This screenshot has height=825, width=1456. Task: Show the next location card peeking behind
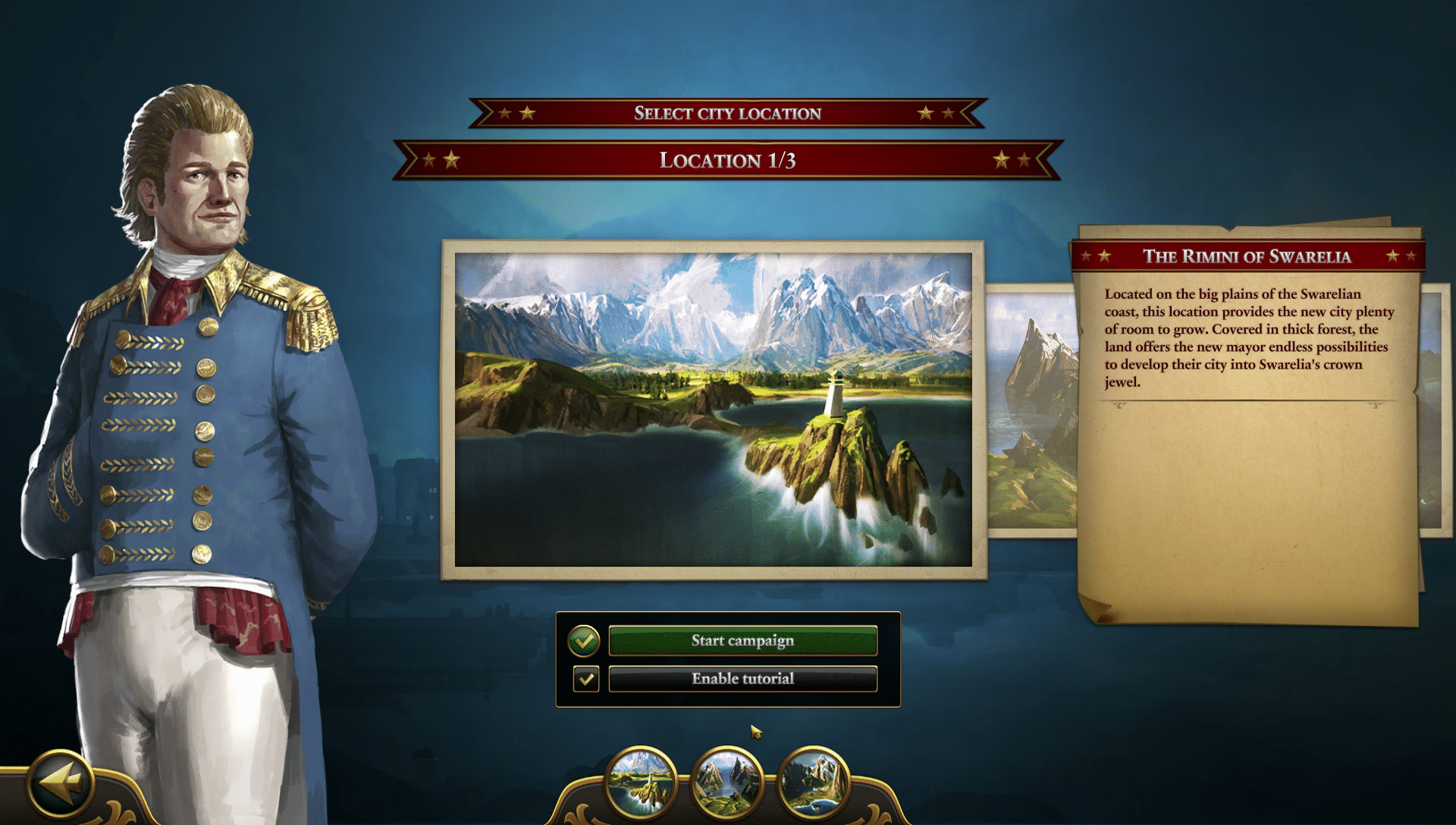tap(1031, 409)
